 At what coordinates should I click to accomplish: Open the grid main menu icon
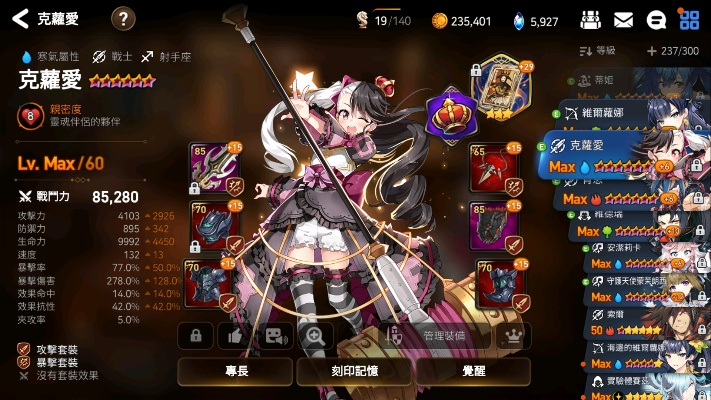689,19
